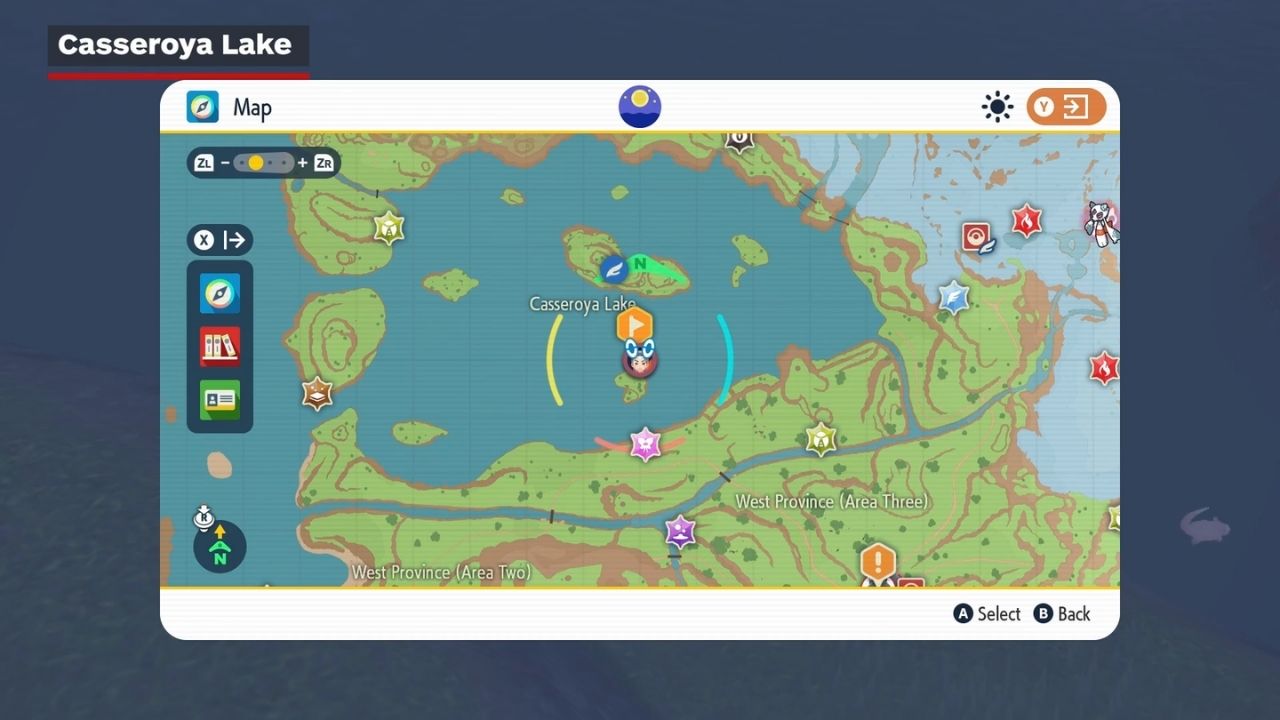The image size is (1280, 720).
Task: Select the player character marker on map
Action: pos(639,361)
